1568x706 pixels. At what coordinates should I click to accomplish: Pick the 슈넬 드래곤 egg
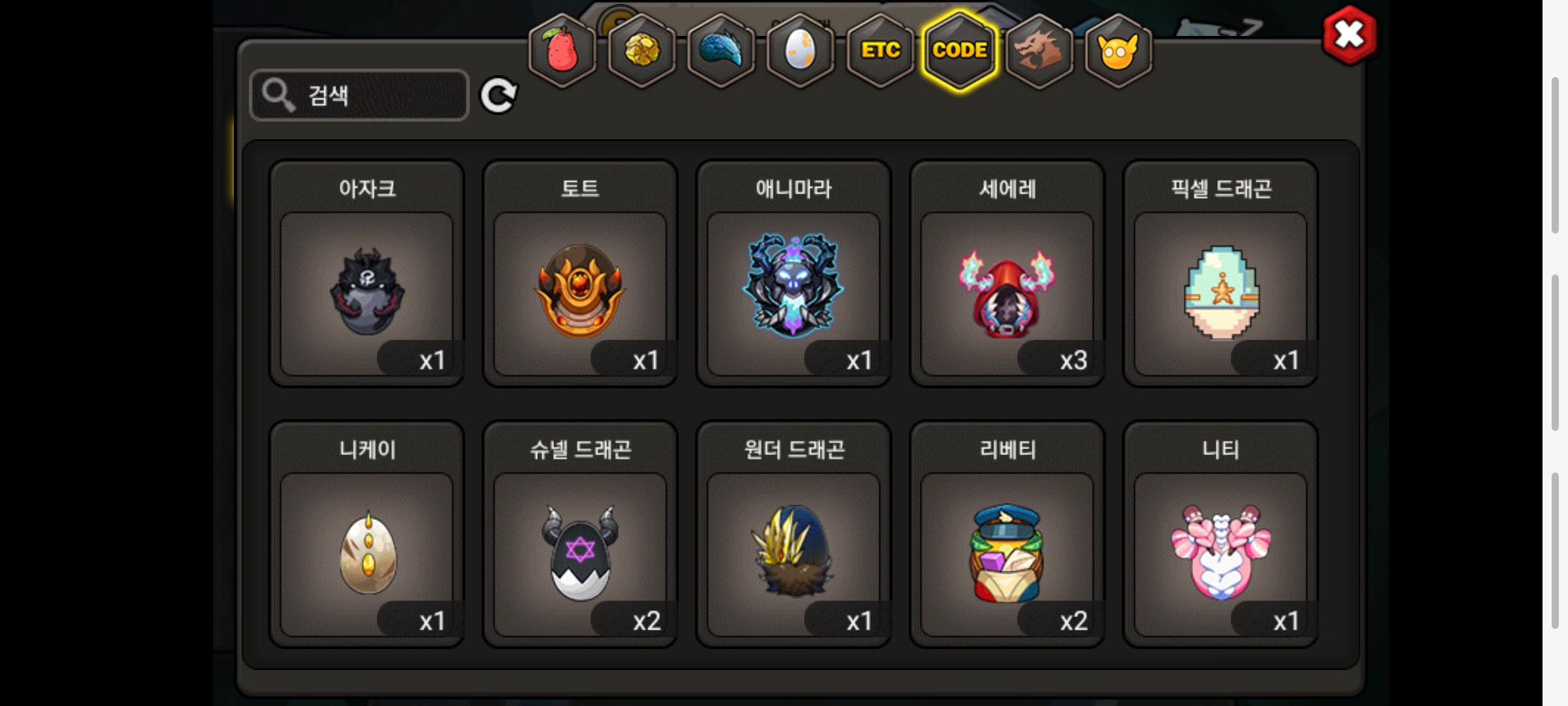coord(580,553)
